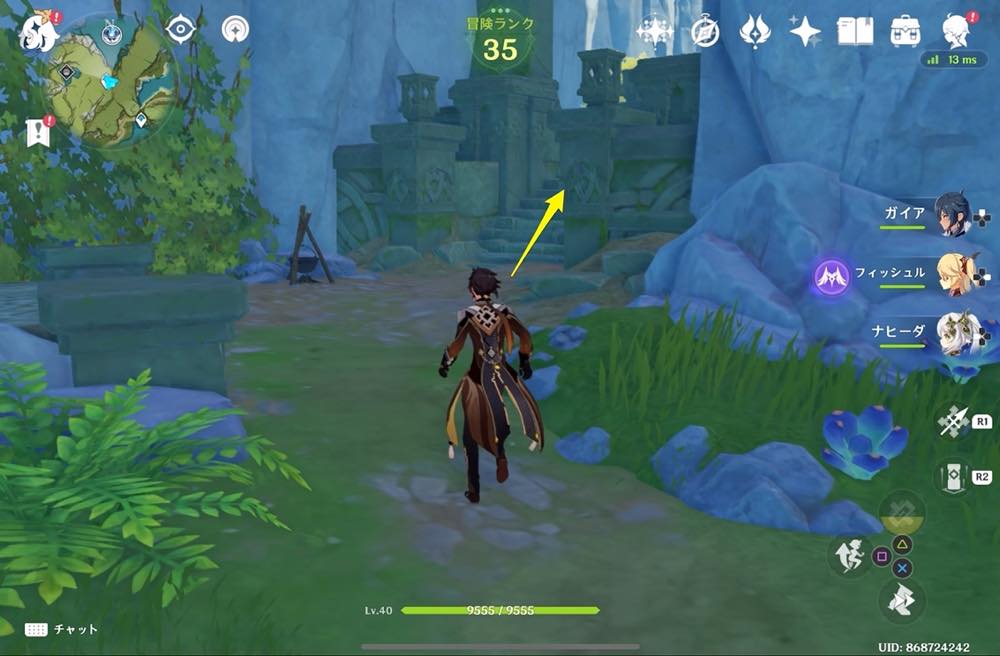Open the sparkling star cluster icon

pyautogui.click(x=655, y=32)
